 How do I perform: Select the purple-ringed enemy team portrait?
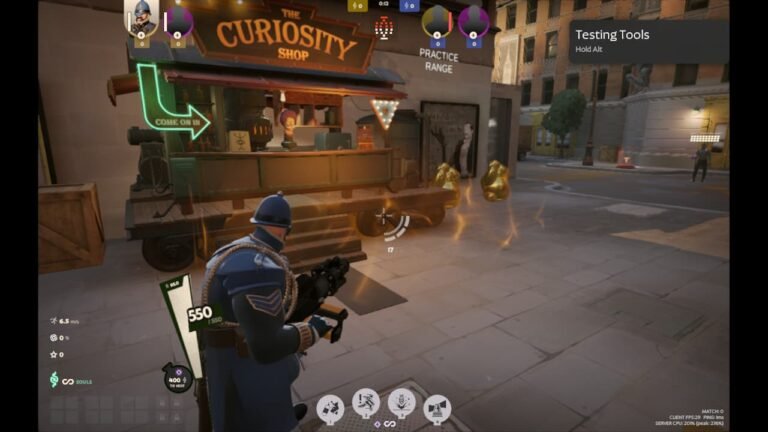coord(473,19)
